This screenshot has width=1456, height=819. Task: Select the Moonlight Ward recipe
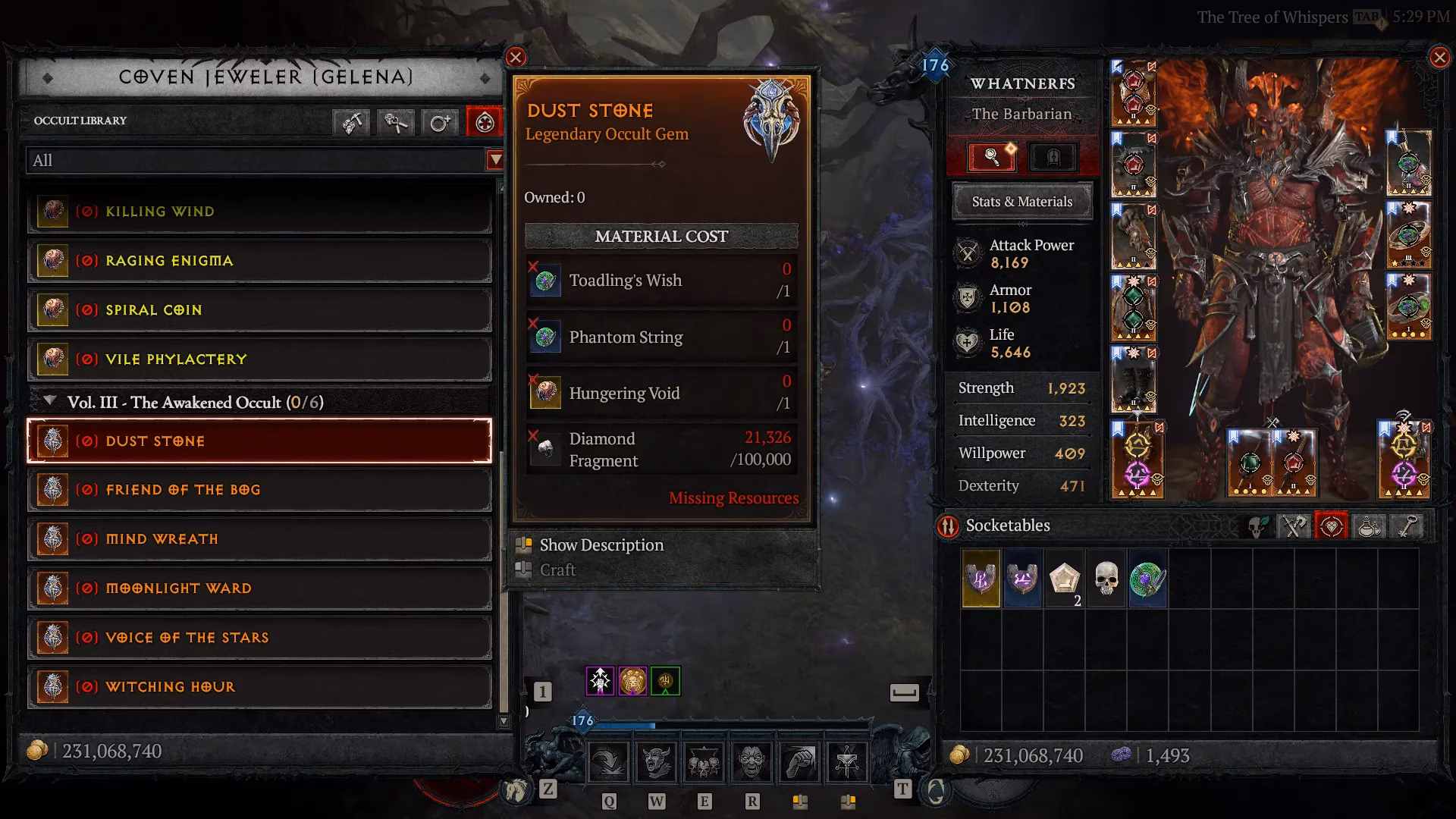coord(258,588)
